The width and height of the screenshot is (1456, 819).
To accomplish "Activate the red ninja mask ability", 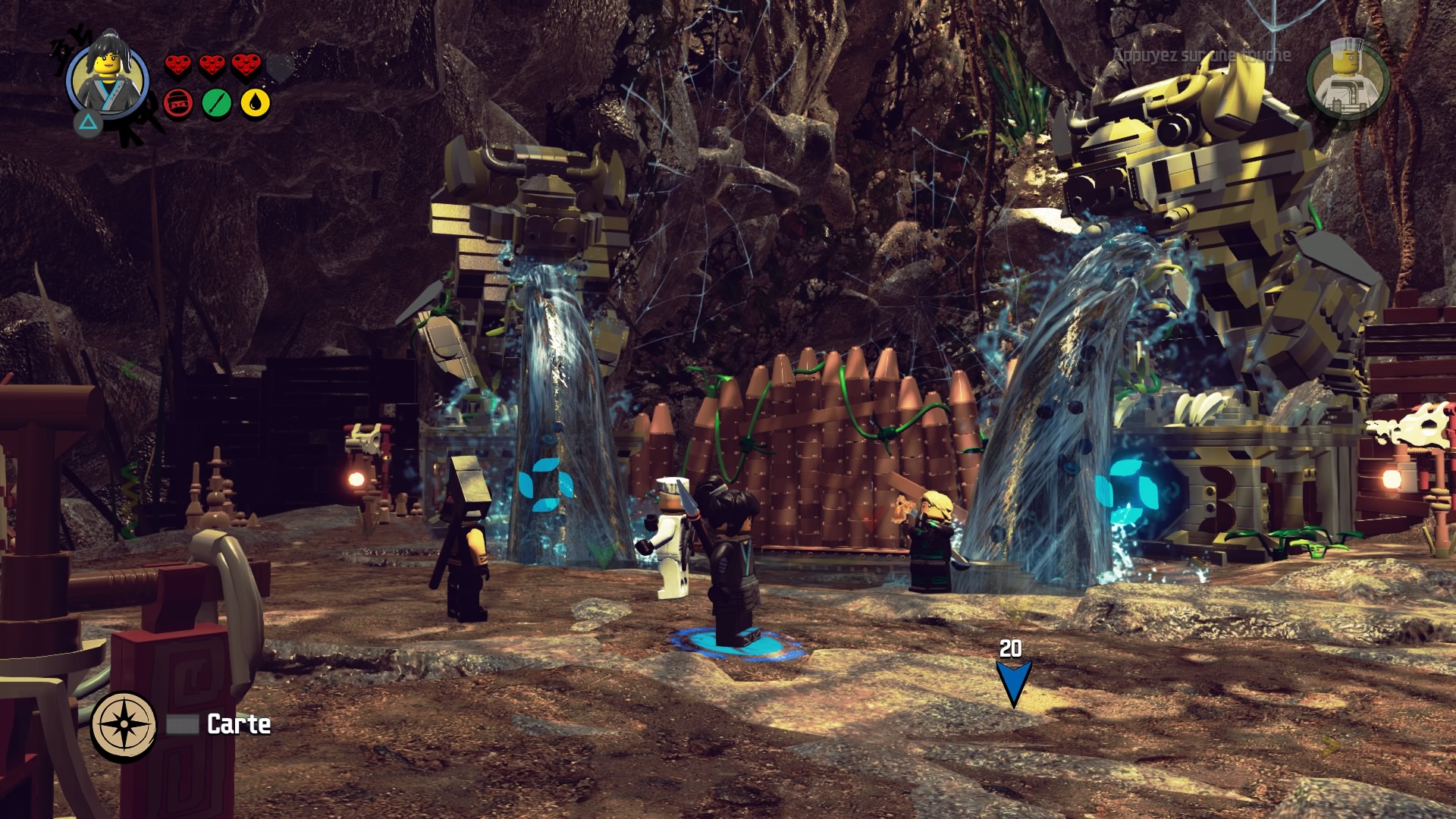I will click(x=179, y=103).
